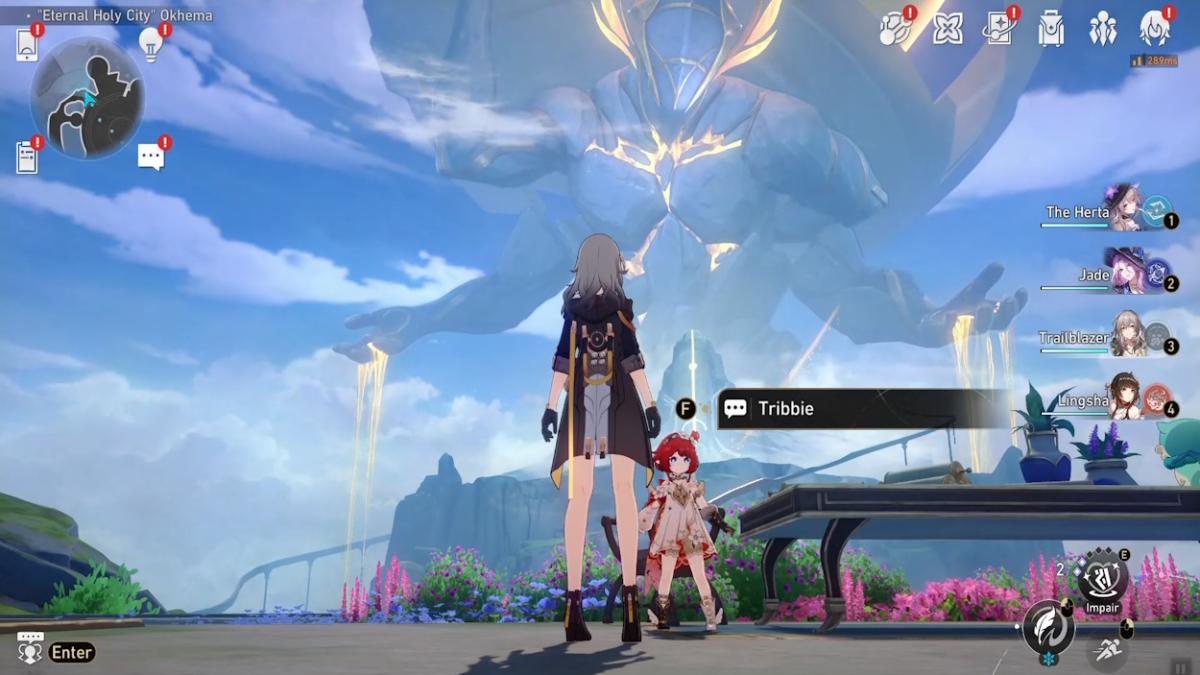Switch to The Herta in party list
Image resolution: width=1200 pixels, height=675 pixels.
tap(1125, 208)
